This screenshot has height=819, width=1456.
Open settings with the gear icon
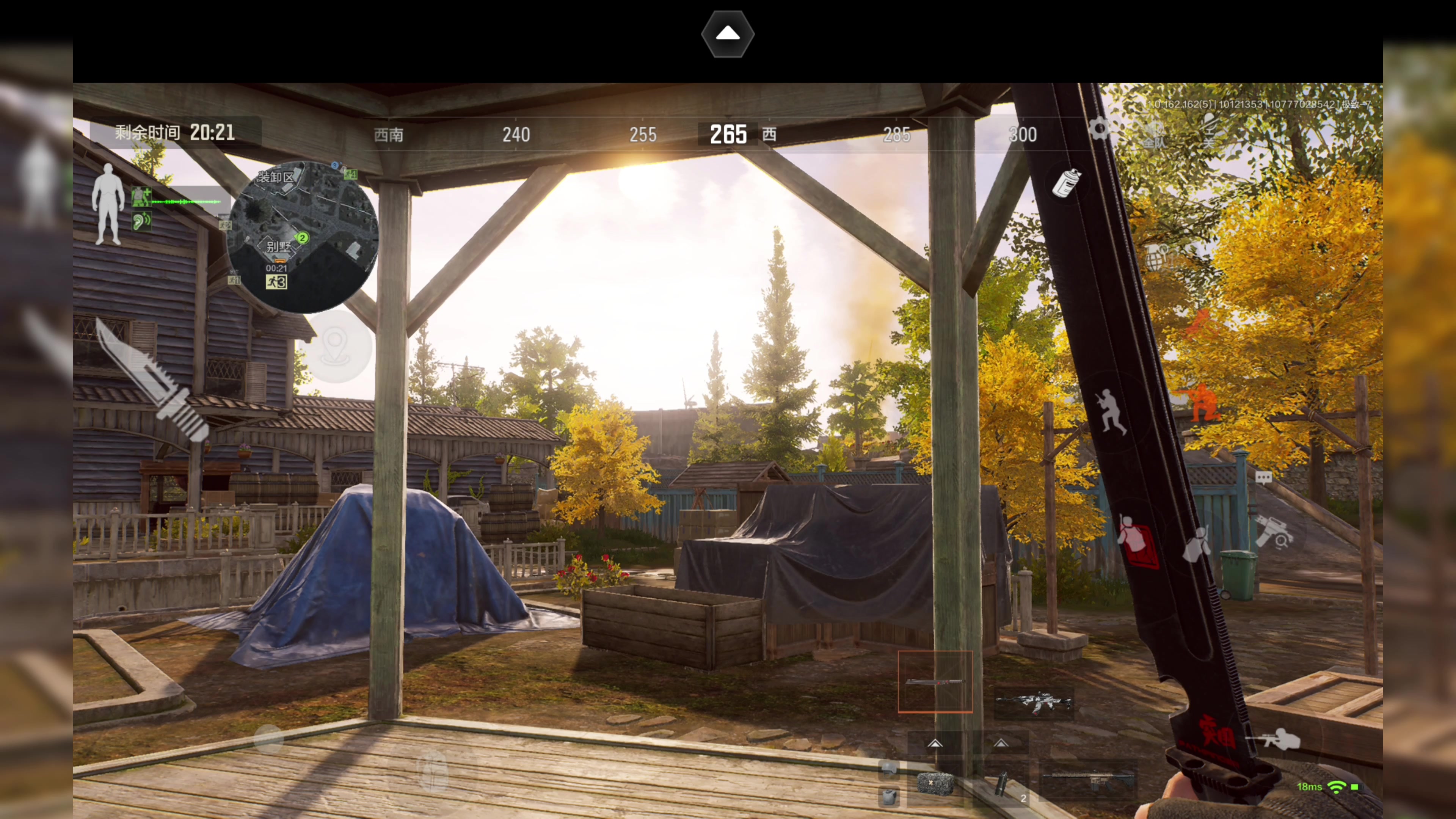click(x=1099, y=129)
